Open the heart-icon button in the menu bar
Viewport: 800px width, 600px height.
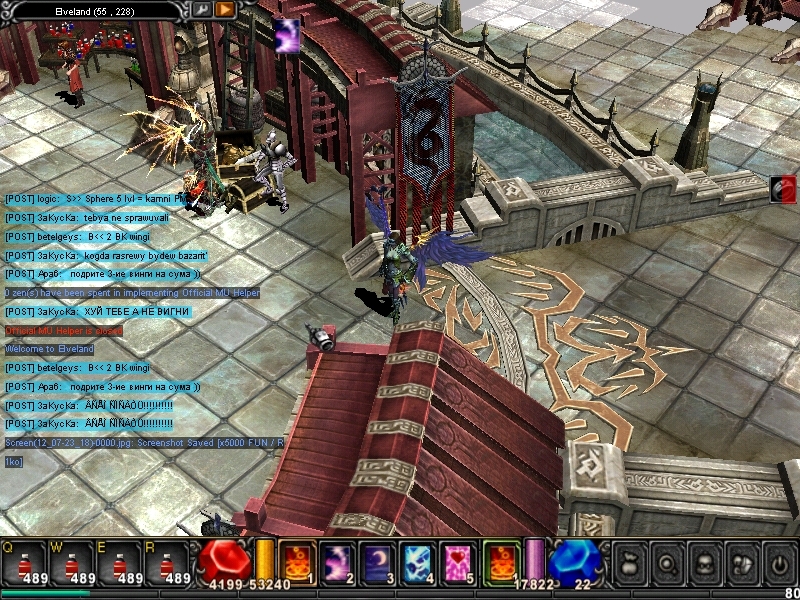pos(740,563)
